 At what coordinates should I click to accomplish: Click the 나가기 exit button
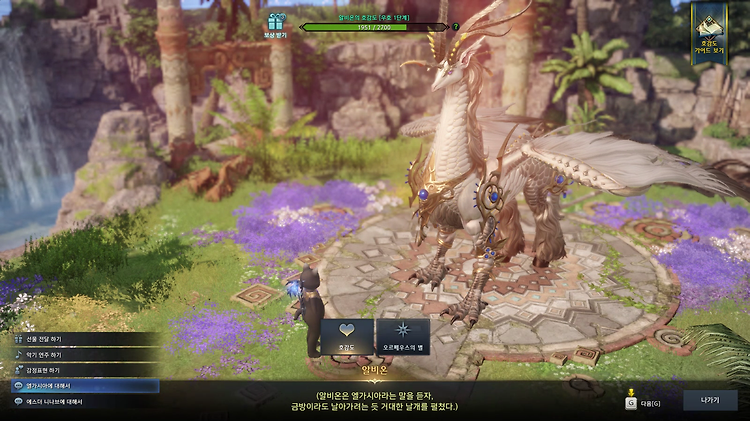(x=709, y=400)
